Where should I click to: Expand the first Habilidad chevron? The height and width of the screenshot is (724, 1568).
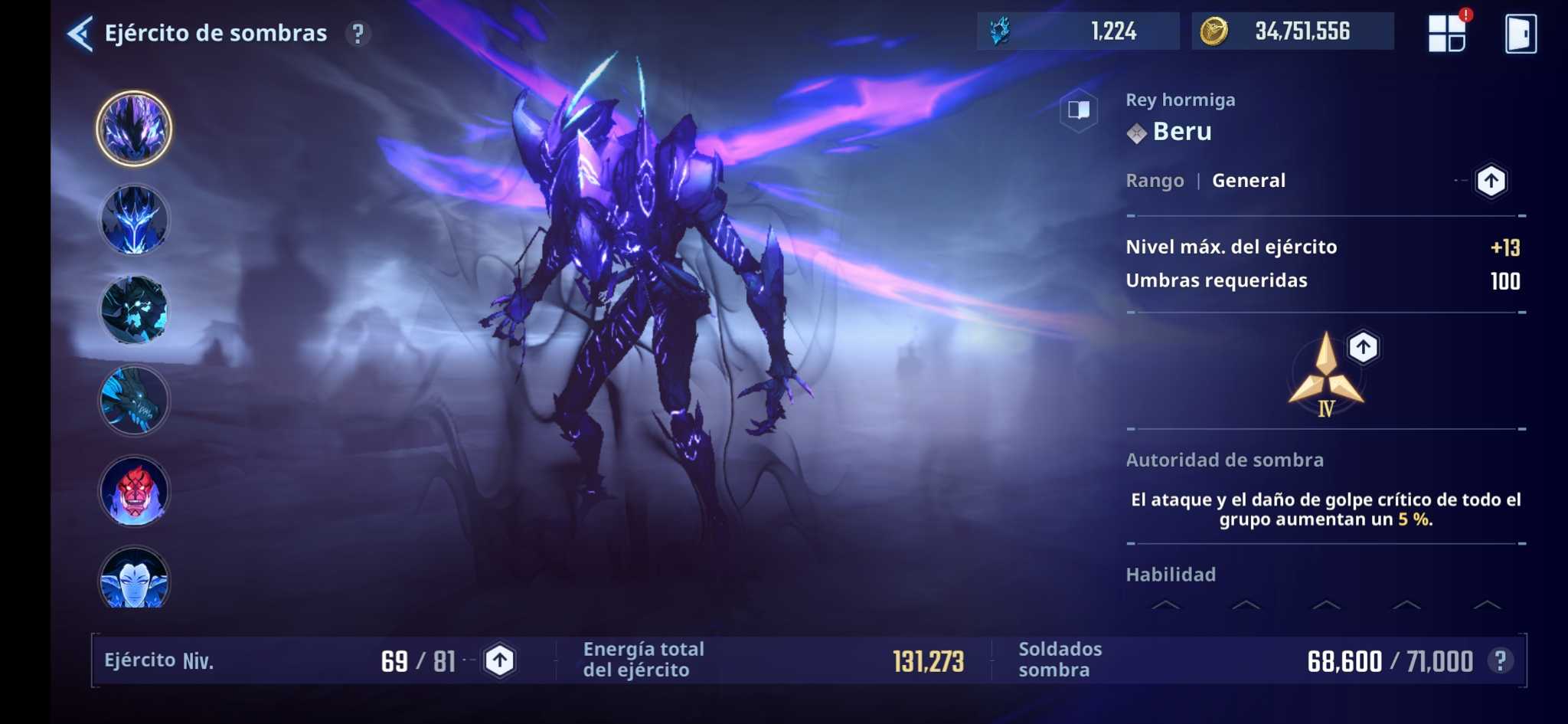[1166, 605]
